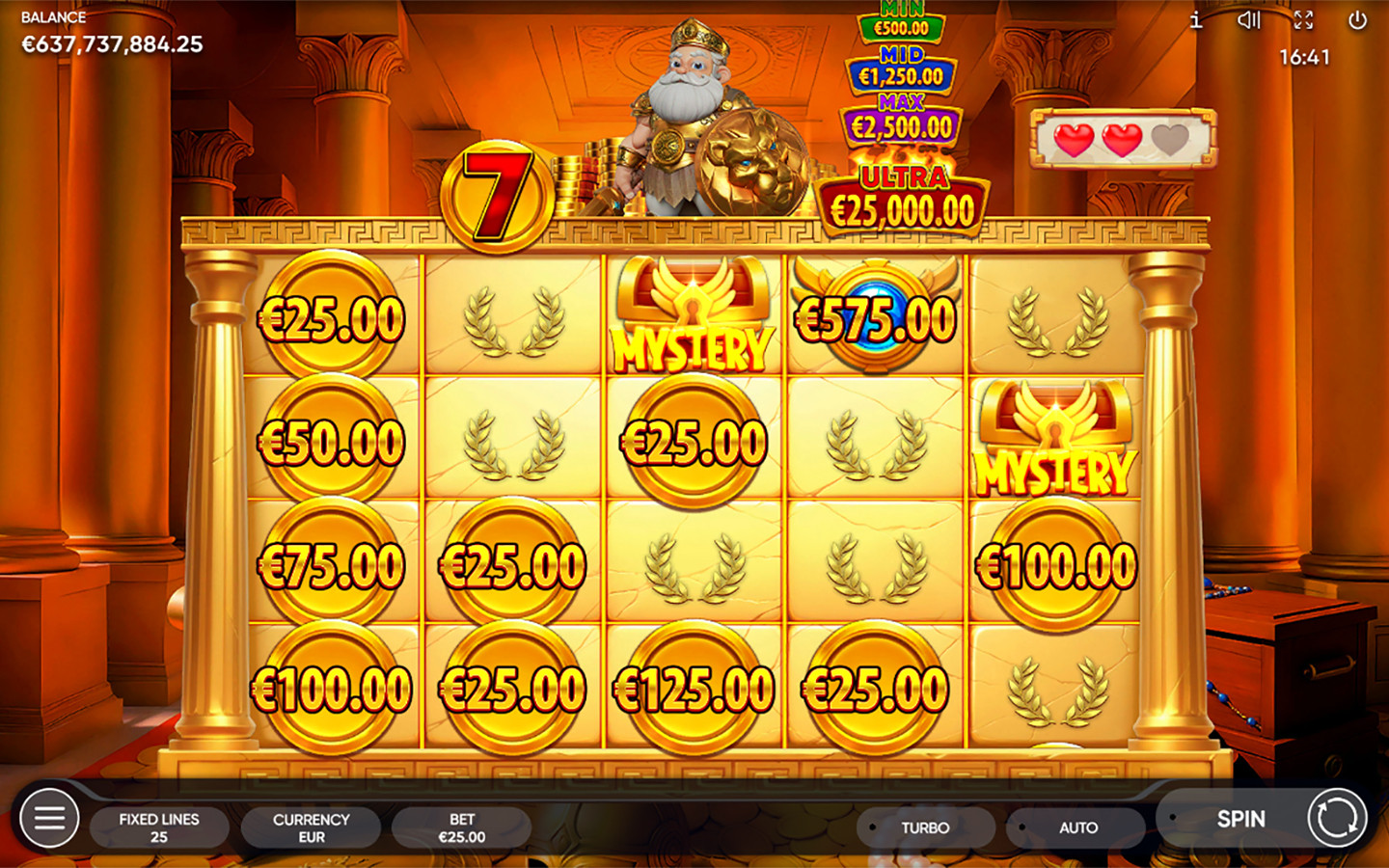Viewport: 1389px width, 868px height.
Task: Open the game information panel
Action: [1194, 20]
